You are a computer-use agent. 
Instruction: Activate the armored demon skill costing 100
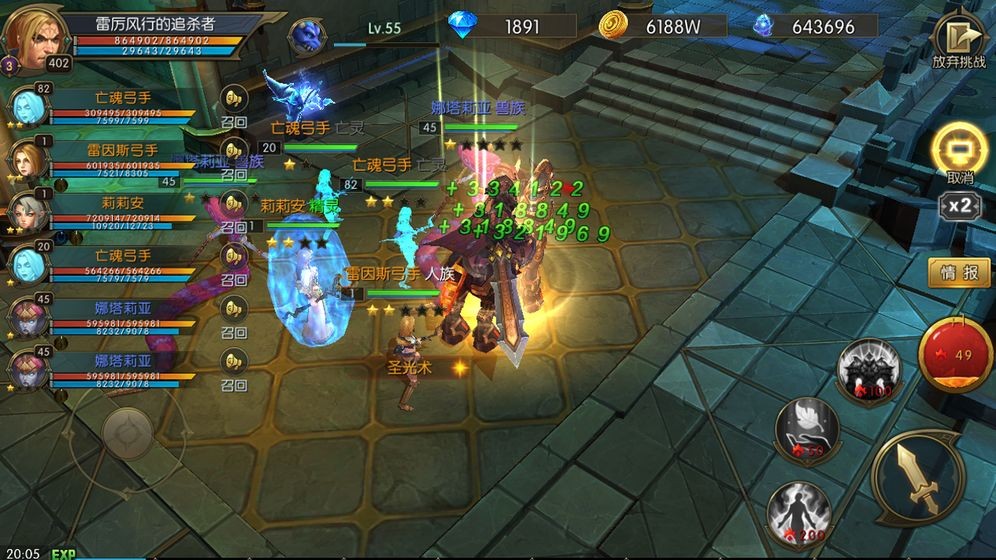pos(868,368)
